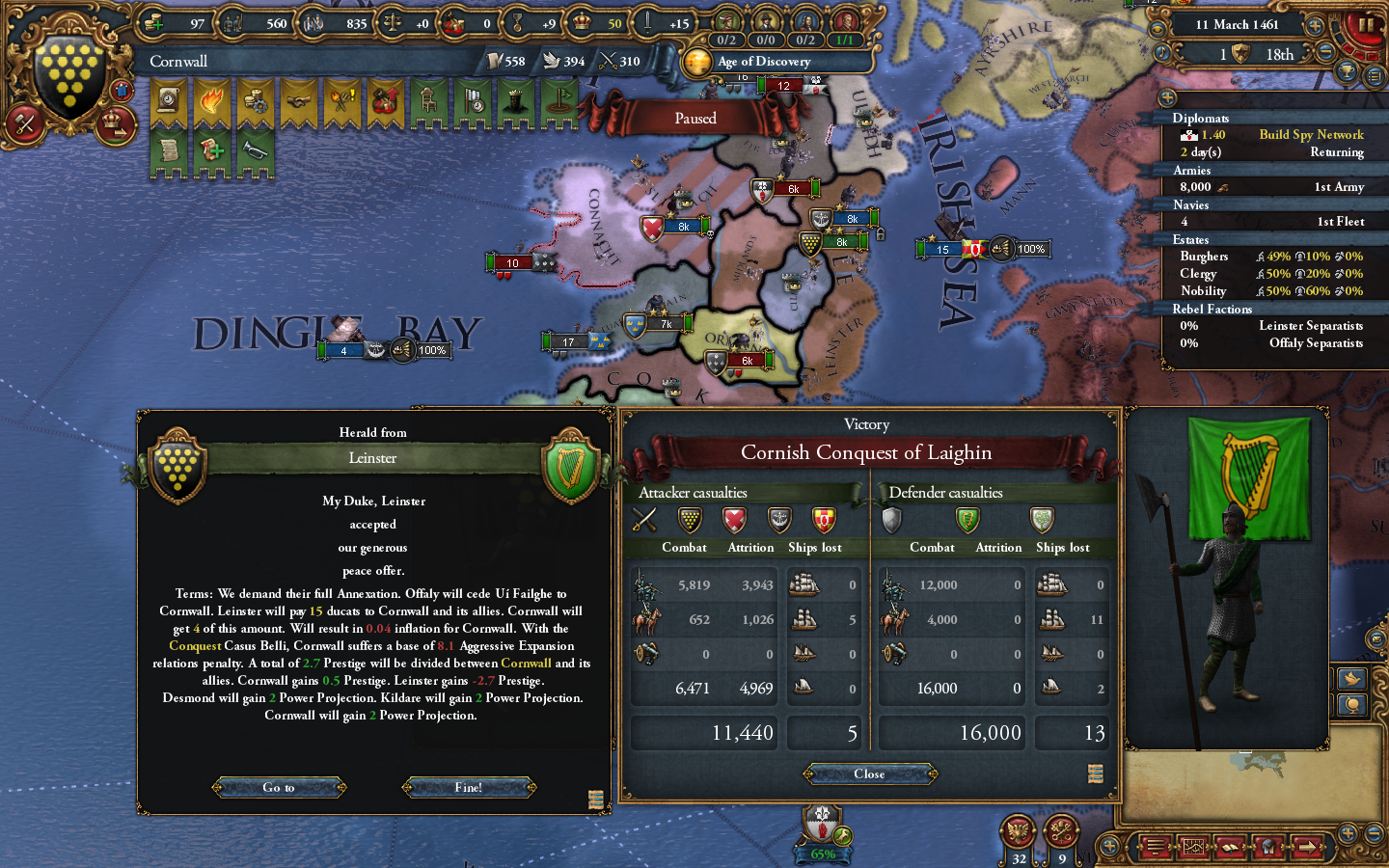Click the 65% siege progress bar
The width and height of the screenshot is (1389, 868).
coord(822,854)
